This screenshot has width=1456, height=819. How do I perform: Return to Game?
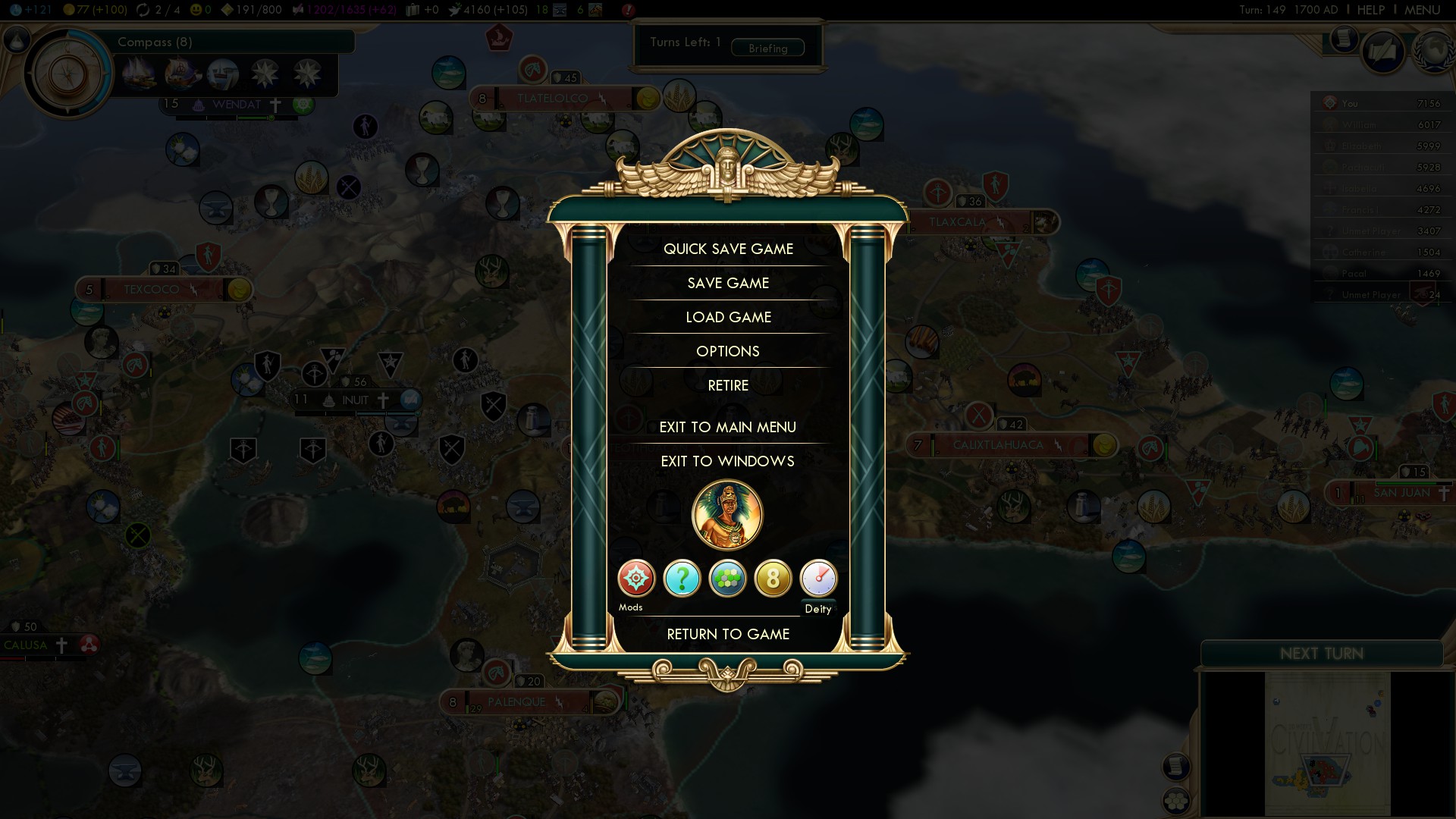tap(728, 634)
